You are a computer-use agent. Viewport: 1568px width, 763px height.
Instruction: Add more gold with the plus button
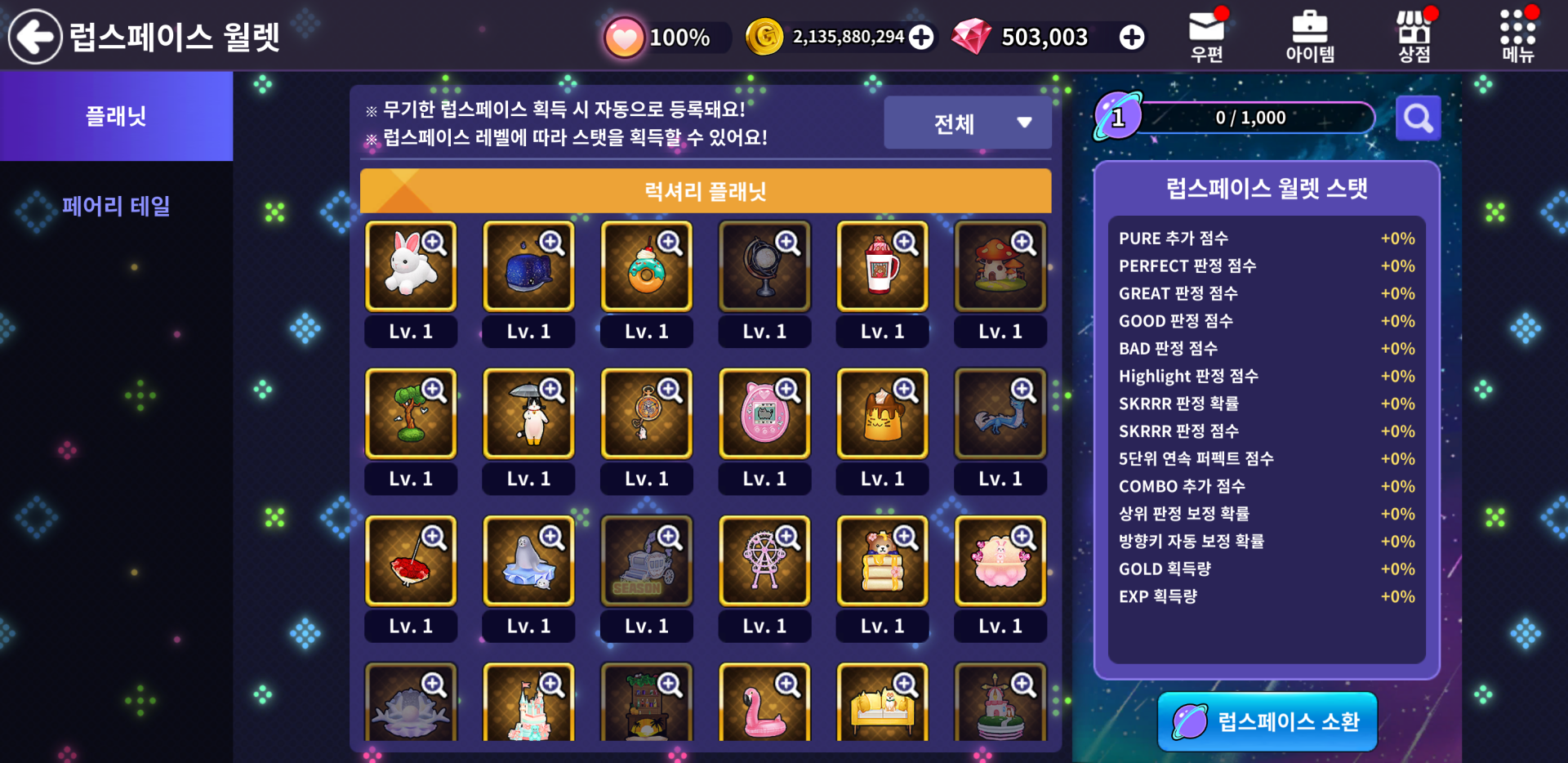pyautogui.click(x=921, y=37)
